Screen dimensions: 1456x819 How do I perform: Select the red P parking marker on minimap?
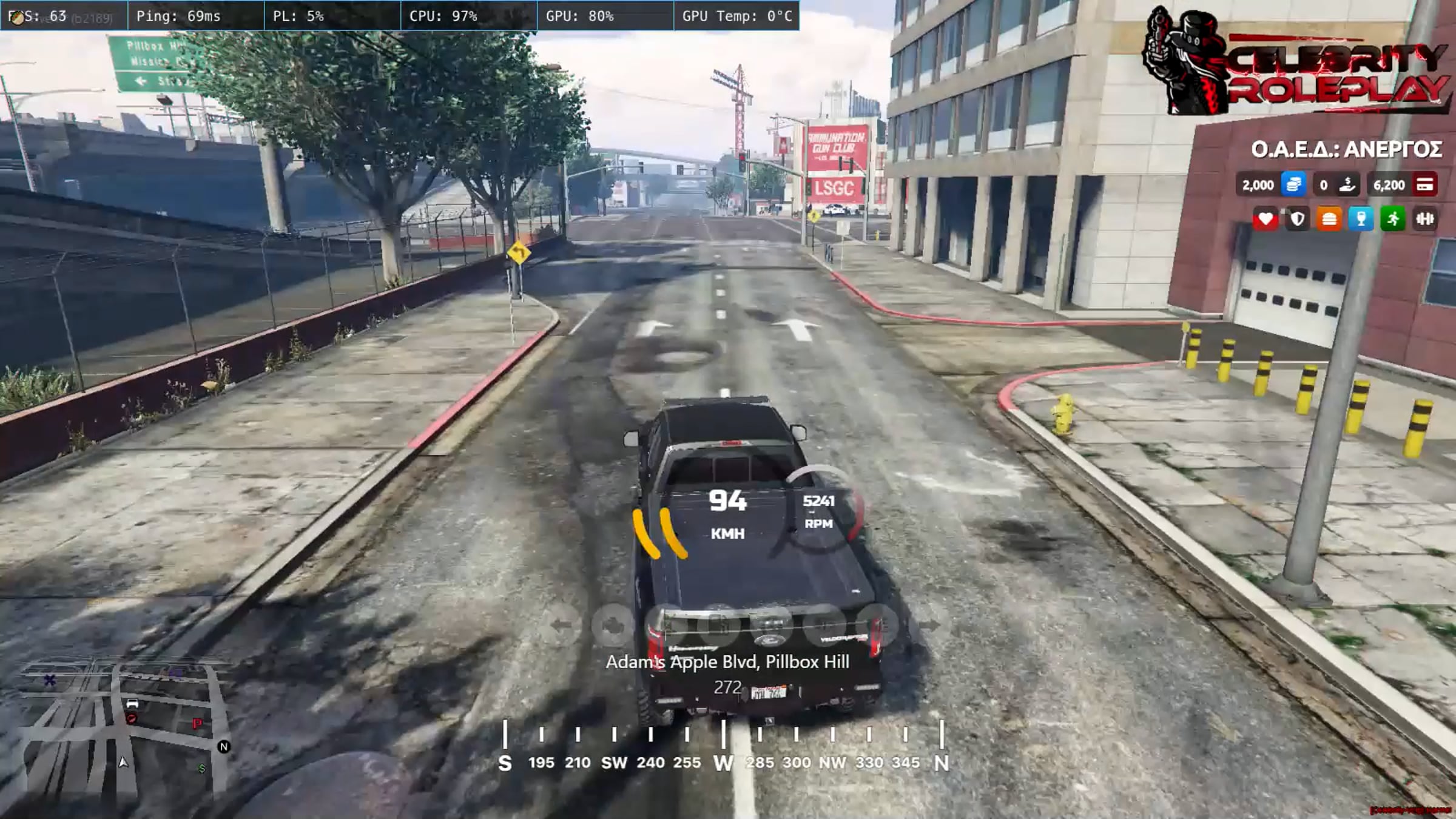tap(197, 723)
